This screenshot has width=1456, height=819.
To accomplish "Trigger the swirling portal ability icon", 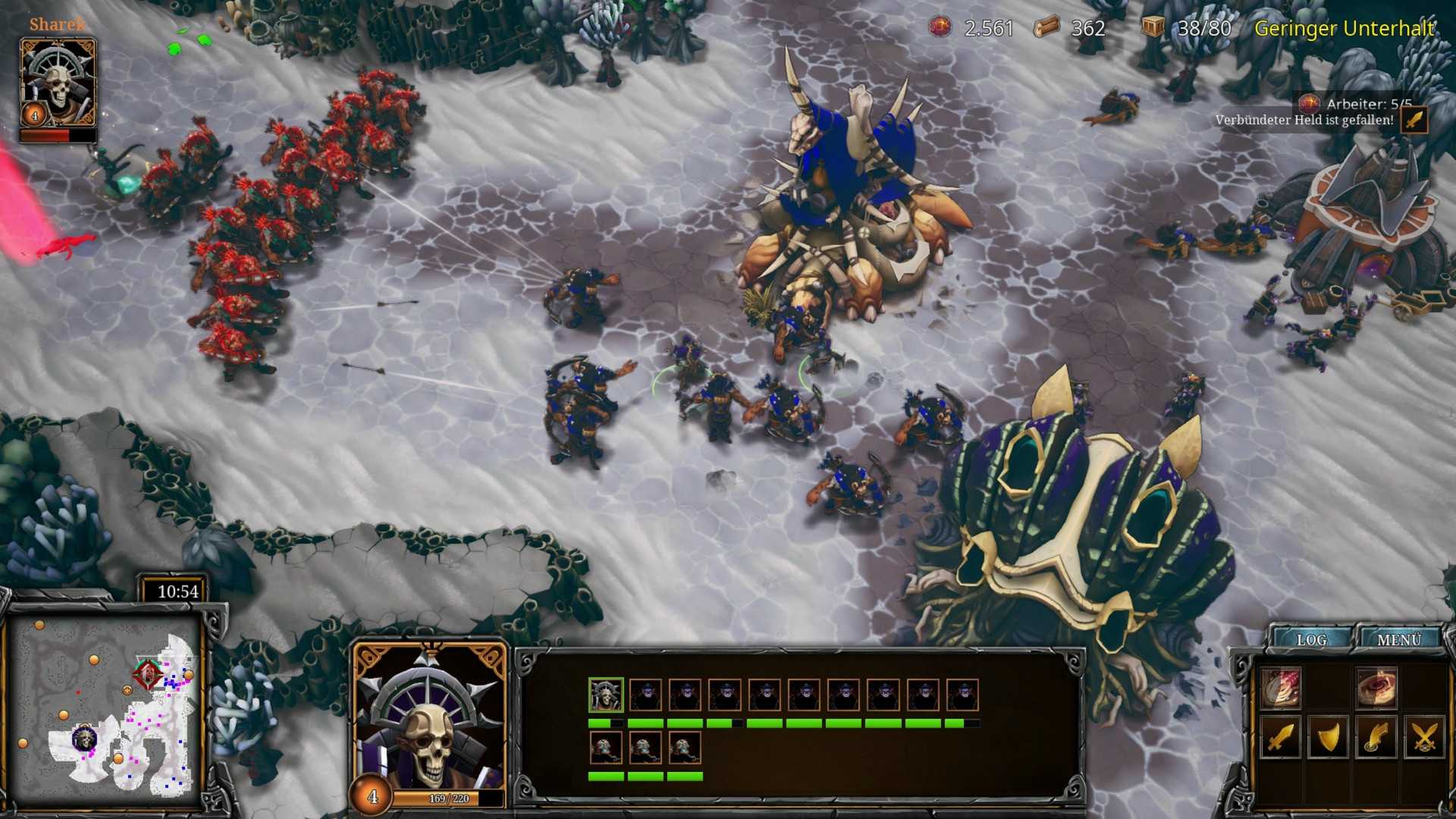I will point(1378,687).
